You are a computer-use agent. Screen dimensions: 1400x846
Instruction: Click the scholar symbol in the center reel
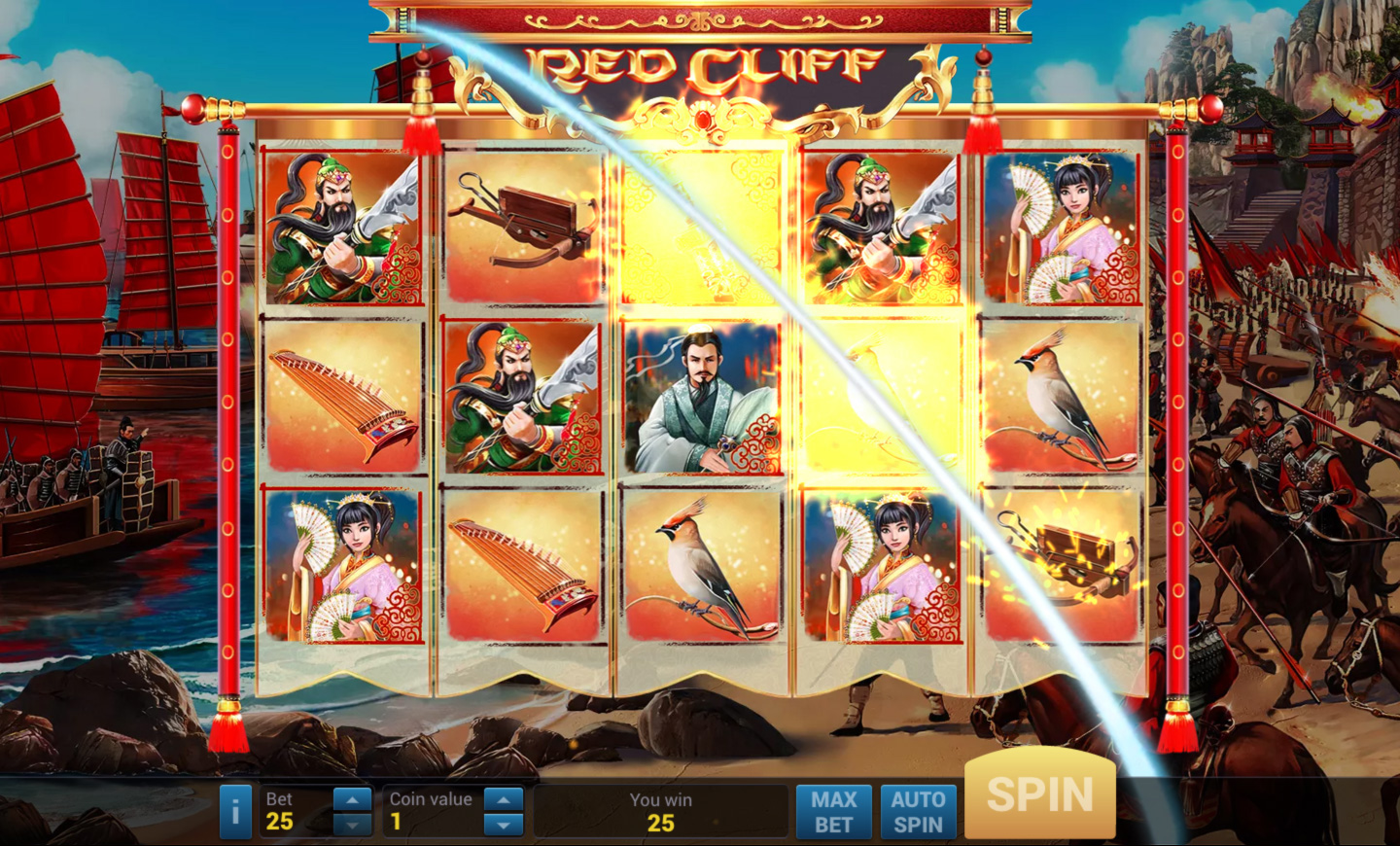(x=702, y=394)
